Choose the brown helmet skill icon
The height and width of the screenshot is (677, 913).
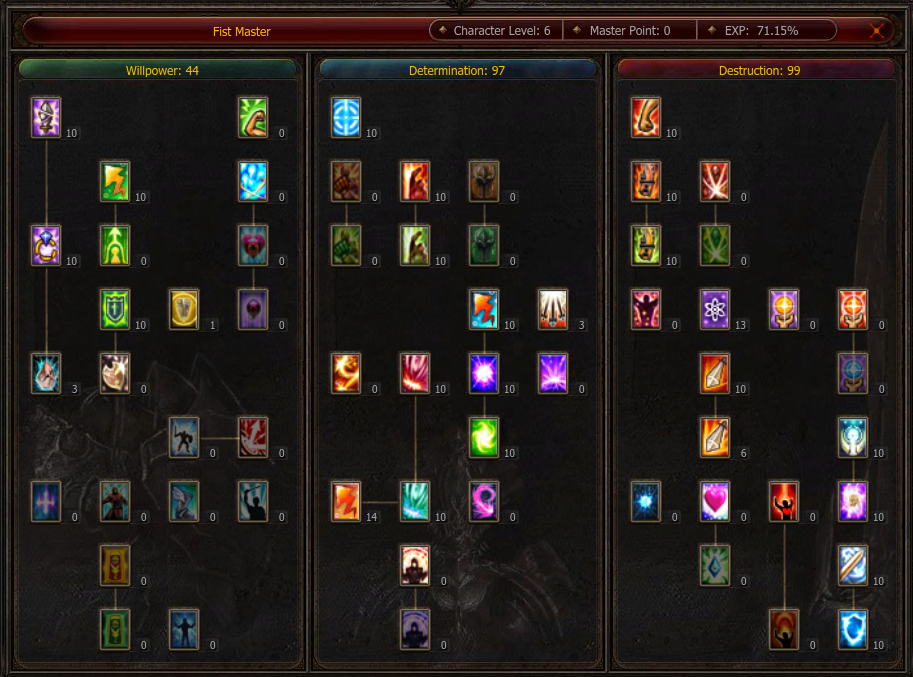484,181
